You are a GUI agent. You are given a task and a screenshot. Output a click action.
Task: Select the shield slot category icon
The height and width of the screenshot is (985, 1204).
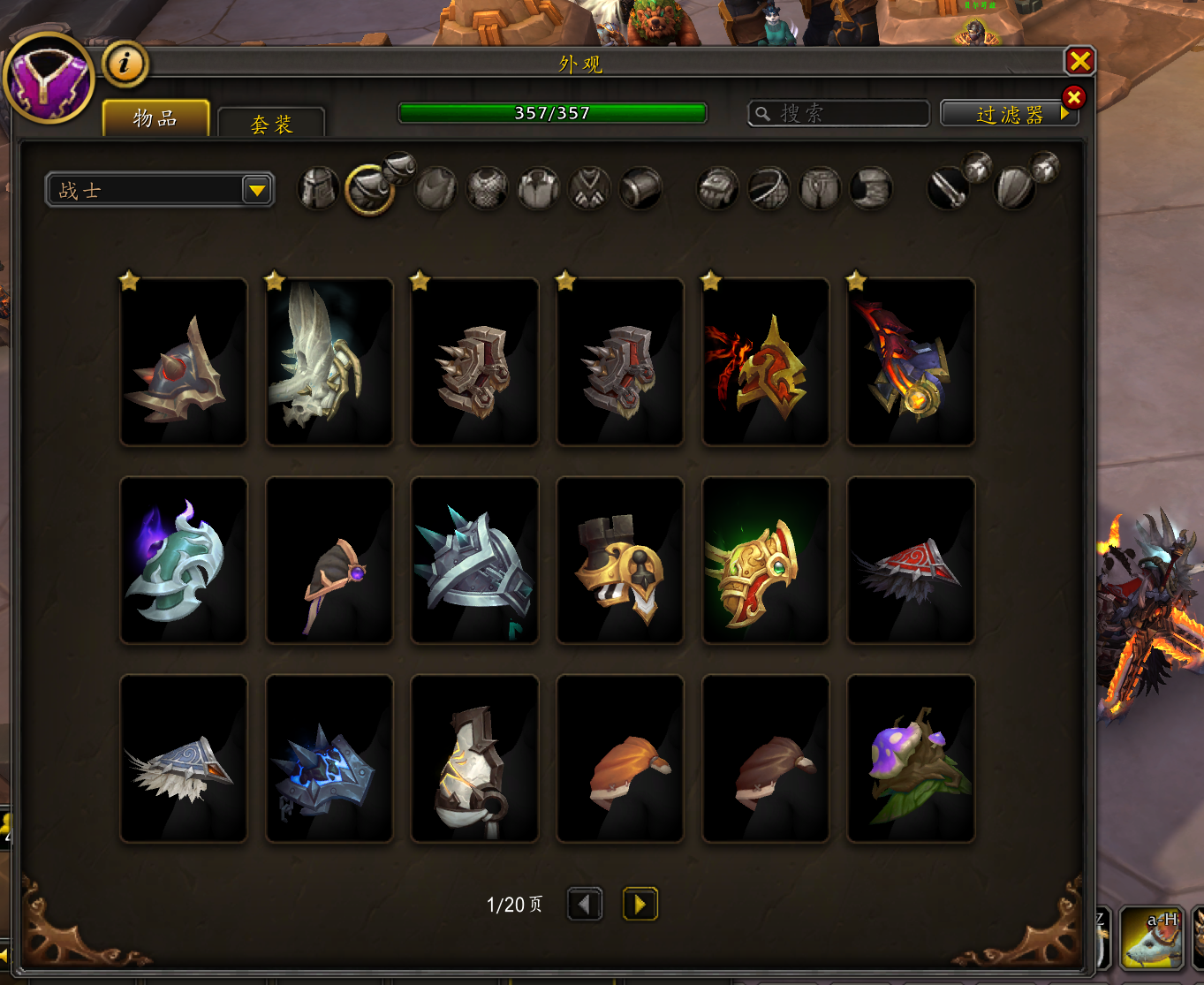coord(1014,188)
